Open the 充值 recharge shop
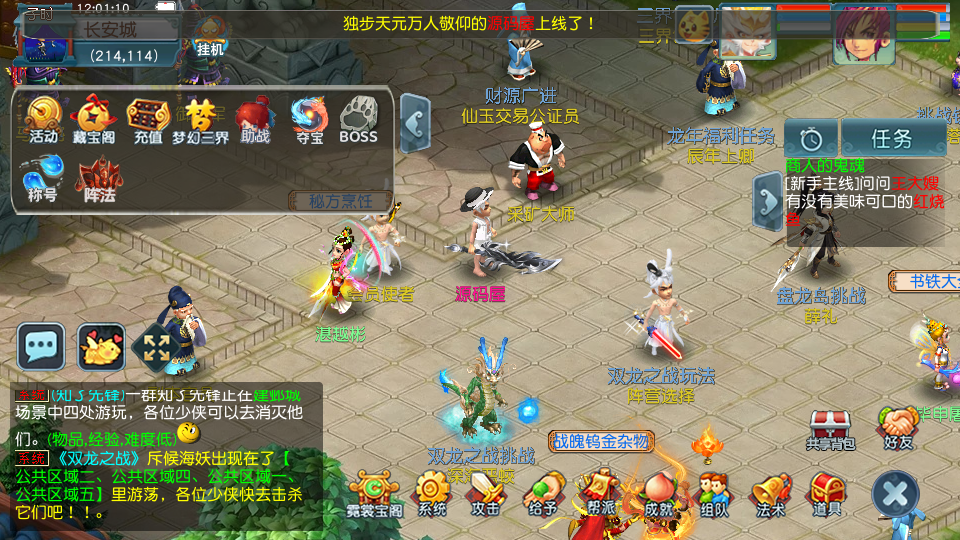The height and width of the screenshot is (540, 960). (x=147, y=119)
